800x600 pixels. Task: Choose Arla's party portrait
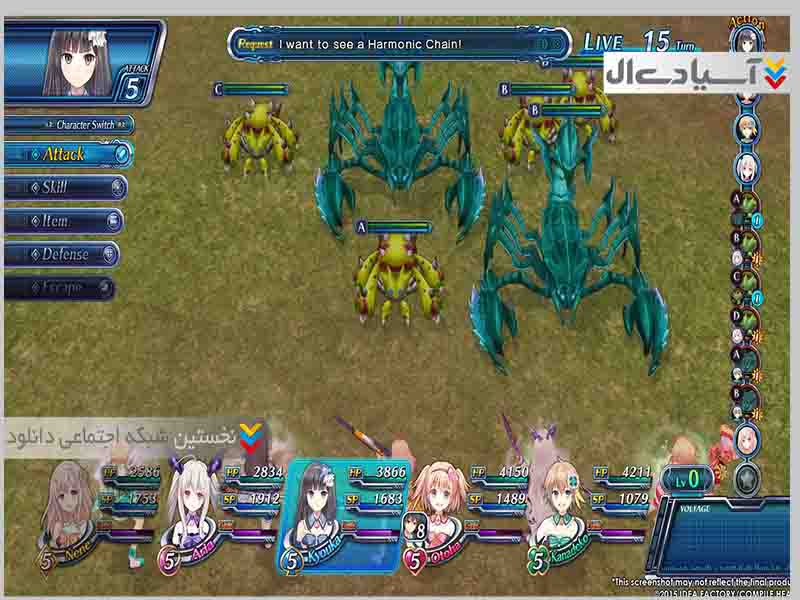coord(192,505)
